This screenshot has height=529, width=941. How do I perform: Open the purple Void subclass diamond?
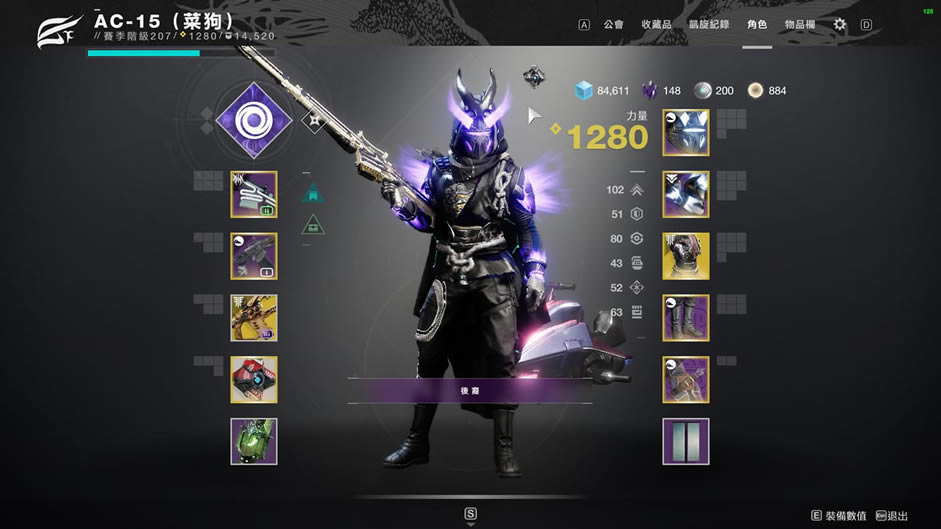253,121
